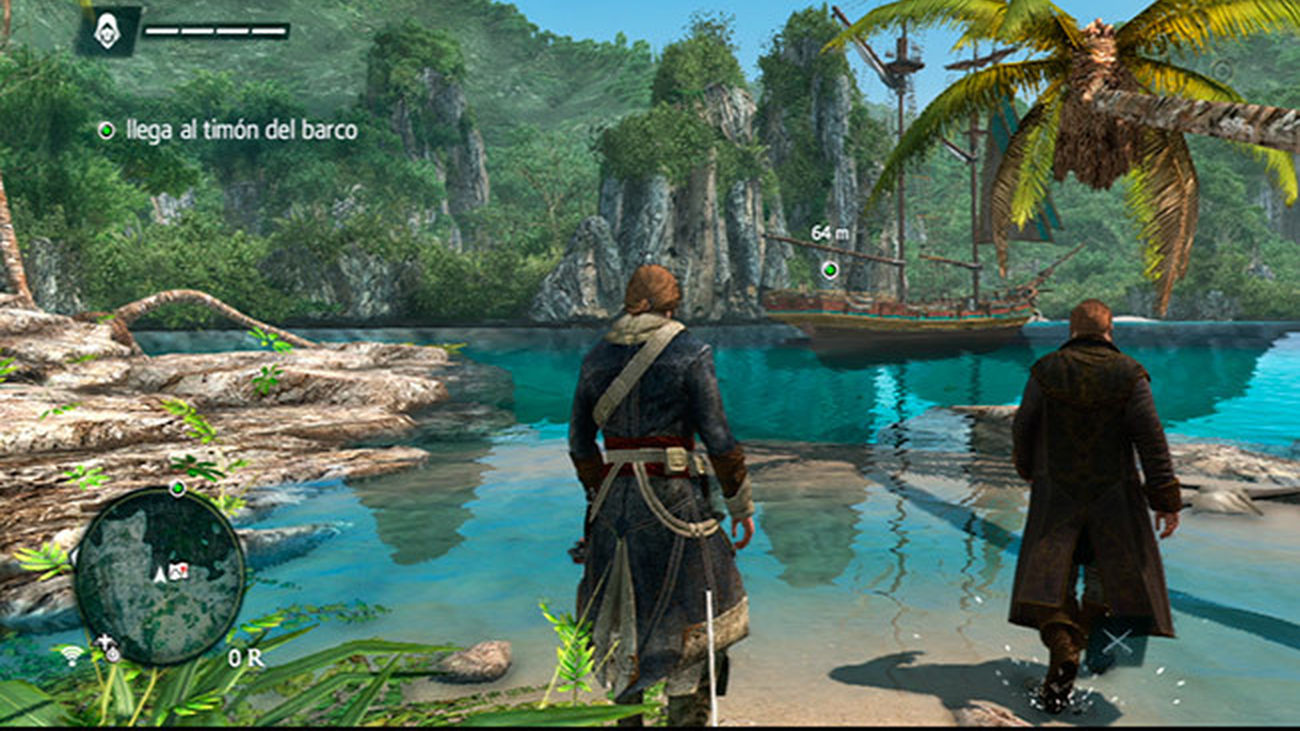The image size is (1300, 731).
Task: Click the '0 R' money counter
Action: coord(243,656)
